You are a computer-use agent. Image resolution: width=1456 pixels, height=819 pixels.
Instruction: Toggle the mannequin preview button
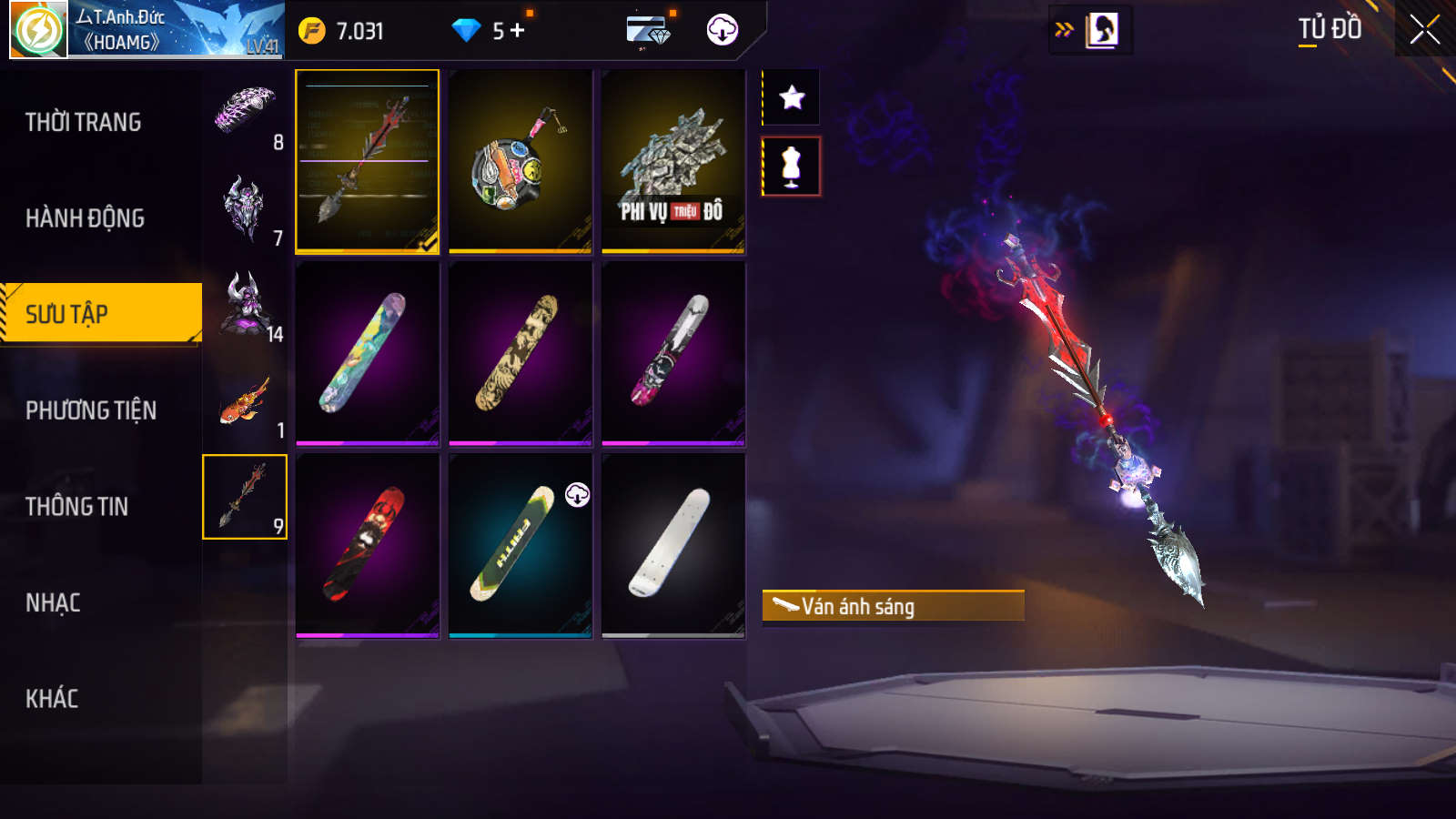(792, 167)
